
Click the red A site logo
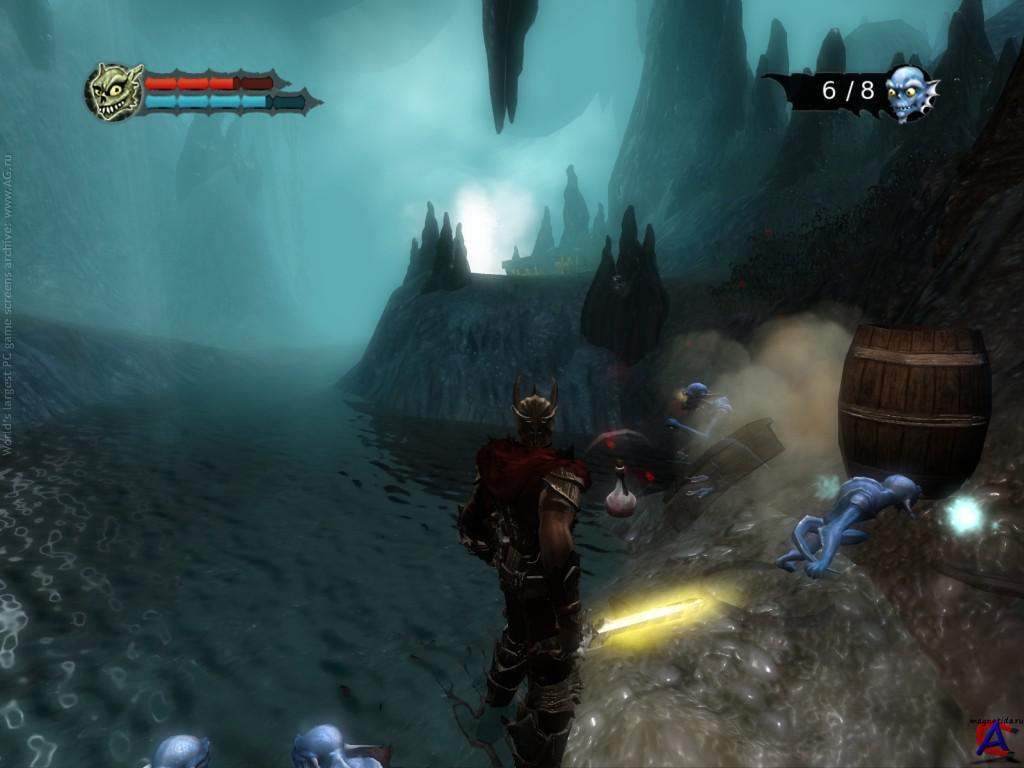pos(992,742)
